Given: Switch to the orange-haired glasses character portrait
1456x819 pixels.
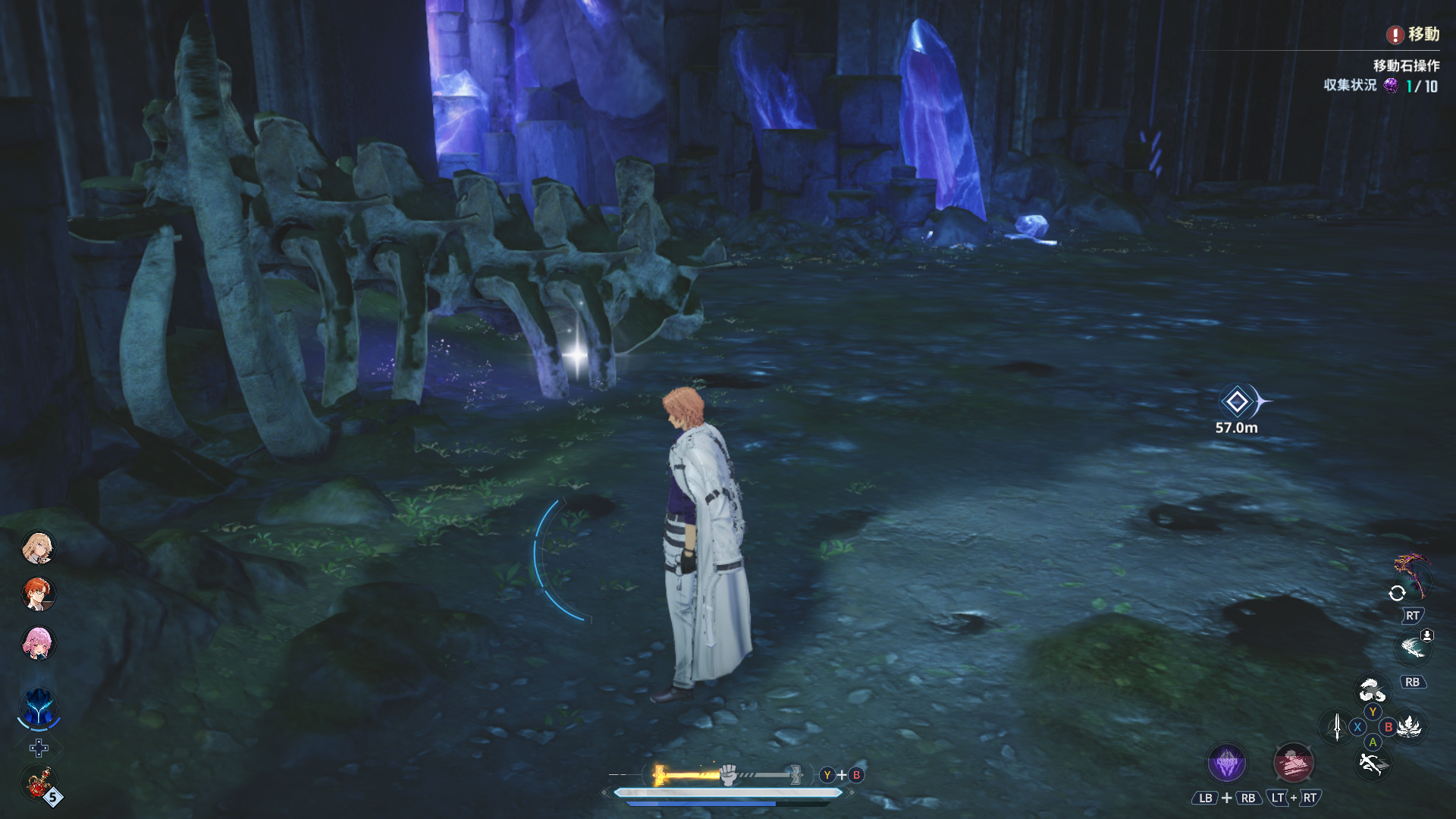Looking at the screenshot, I should pyautogui.click(x=38, y=594).
